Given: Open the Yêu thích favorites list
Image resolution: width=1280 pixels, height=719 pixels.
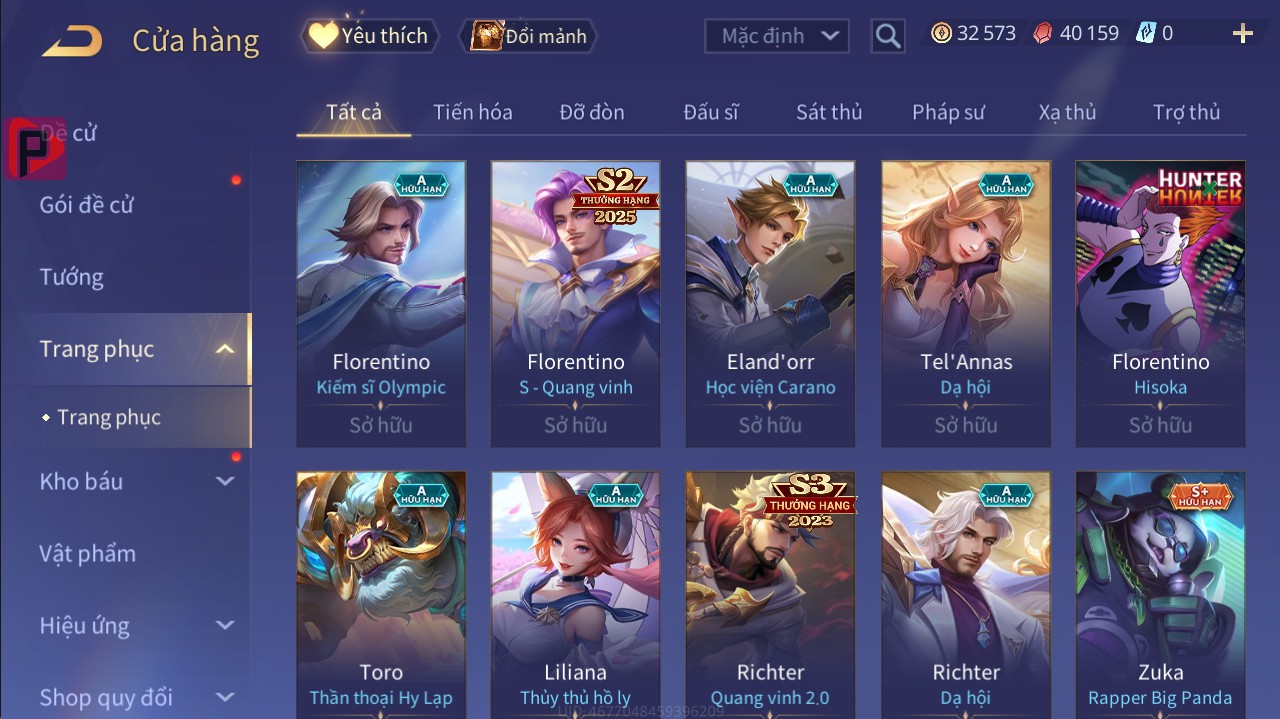Looking at the screenshot, I should pyautogui.click(x=368, y=36).
